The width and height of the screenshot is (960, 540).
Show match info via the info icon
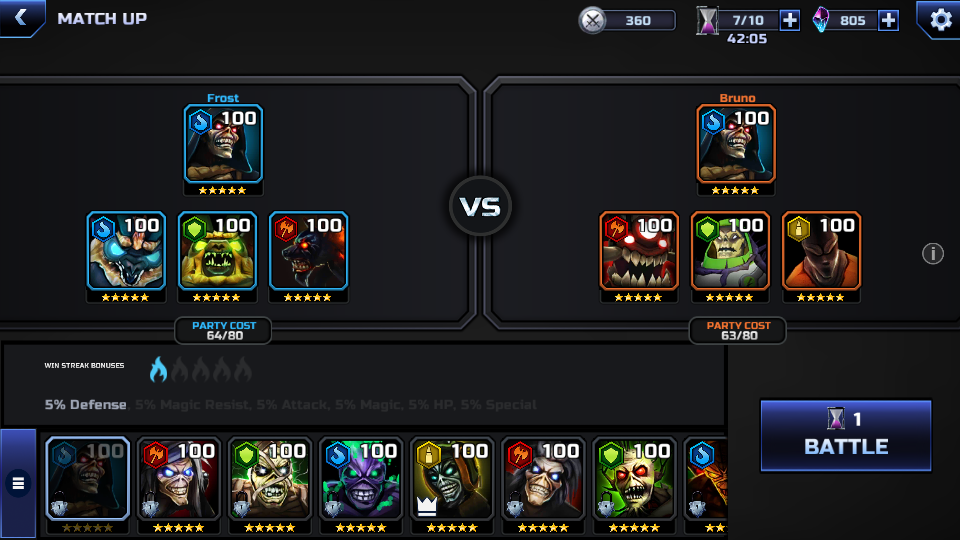(932, 253)
